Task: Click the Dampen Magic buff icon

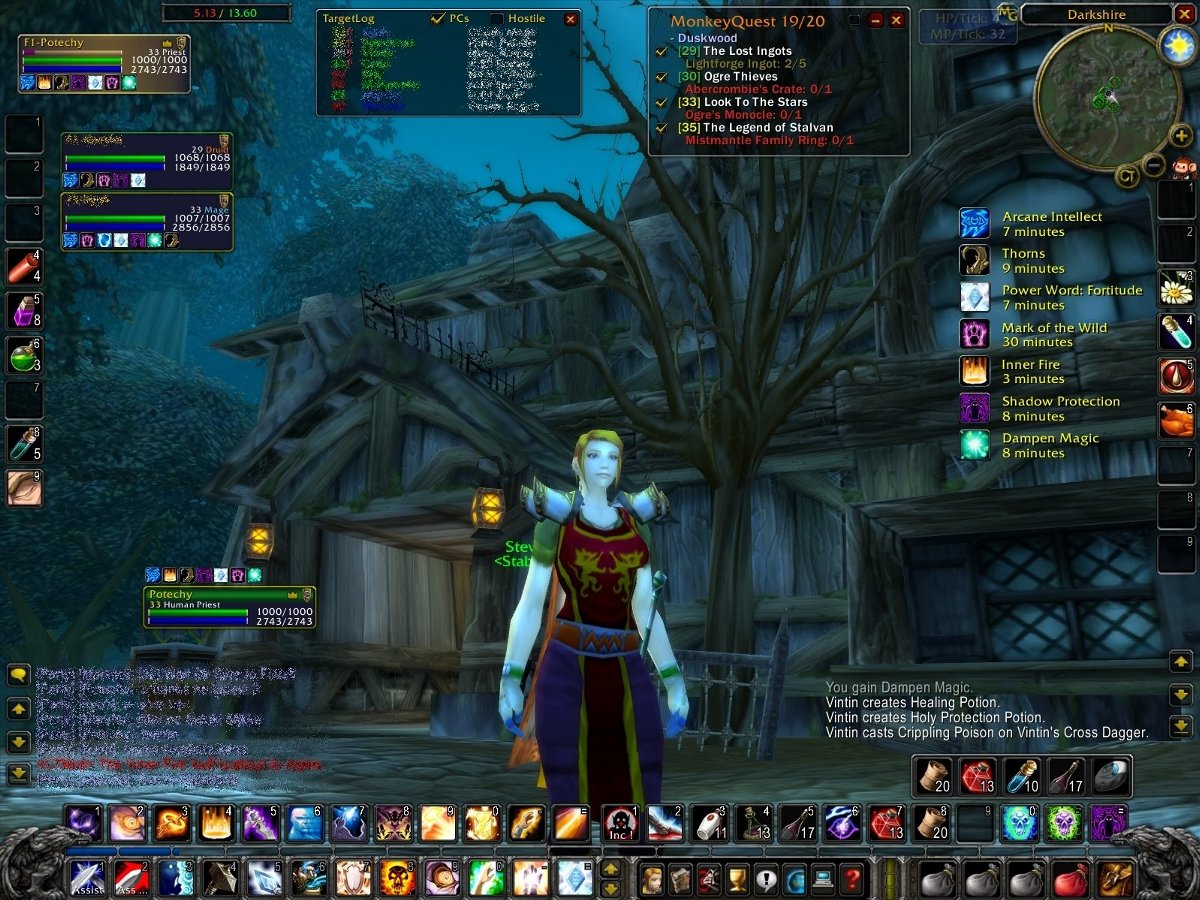Action: (974, 444)
